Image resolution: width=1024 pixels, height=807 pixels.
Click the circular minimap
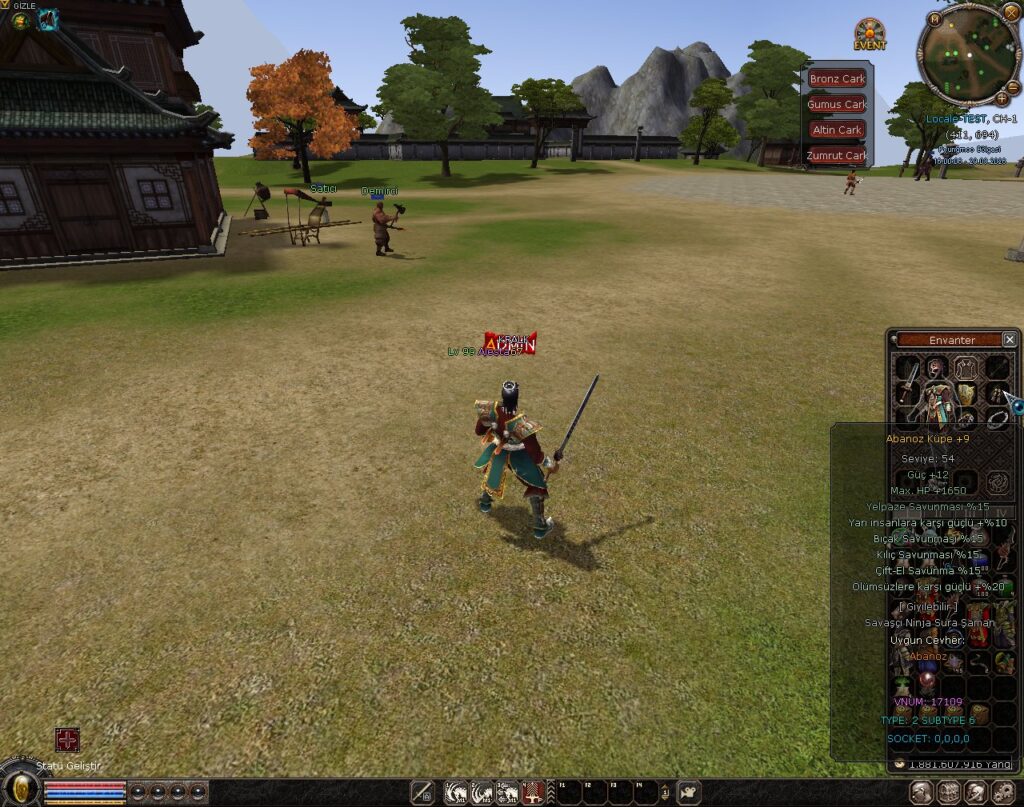pyautogui.click(x=968, y=53)
